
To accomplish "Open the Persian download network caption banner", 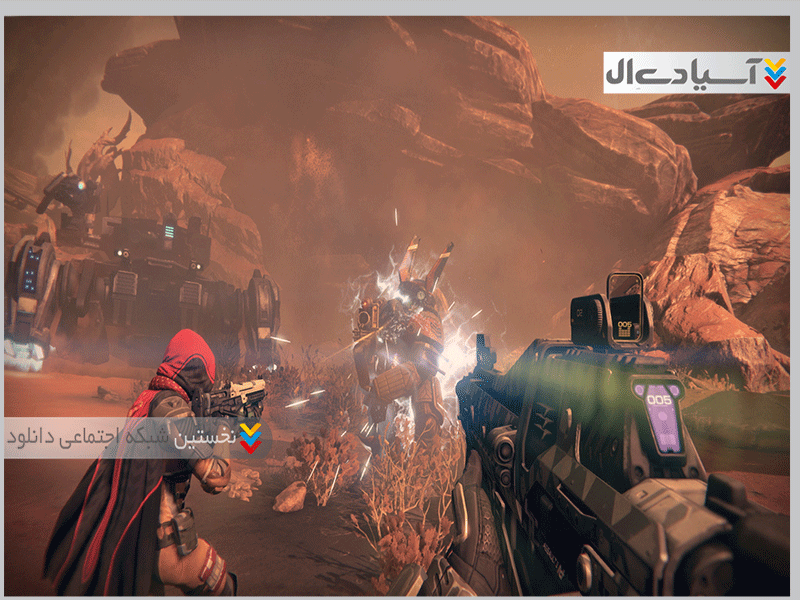I will click(134, 436).
